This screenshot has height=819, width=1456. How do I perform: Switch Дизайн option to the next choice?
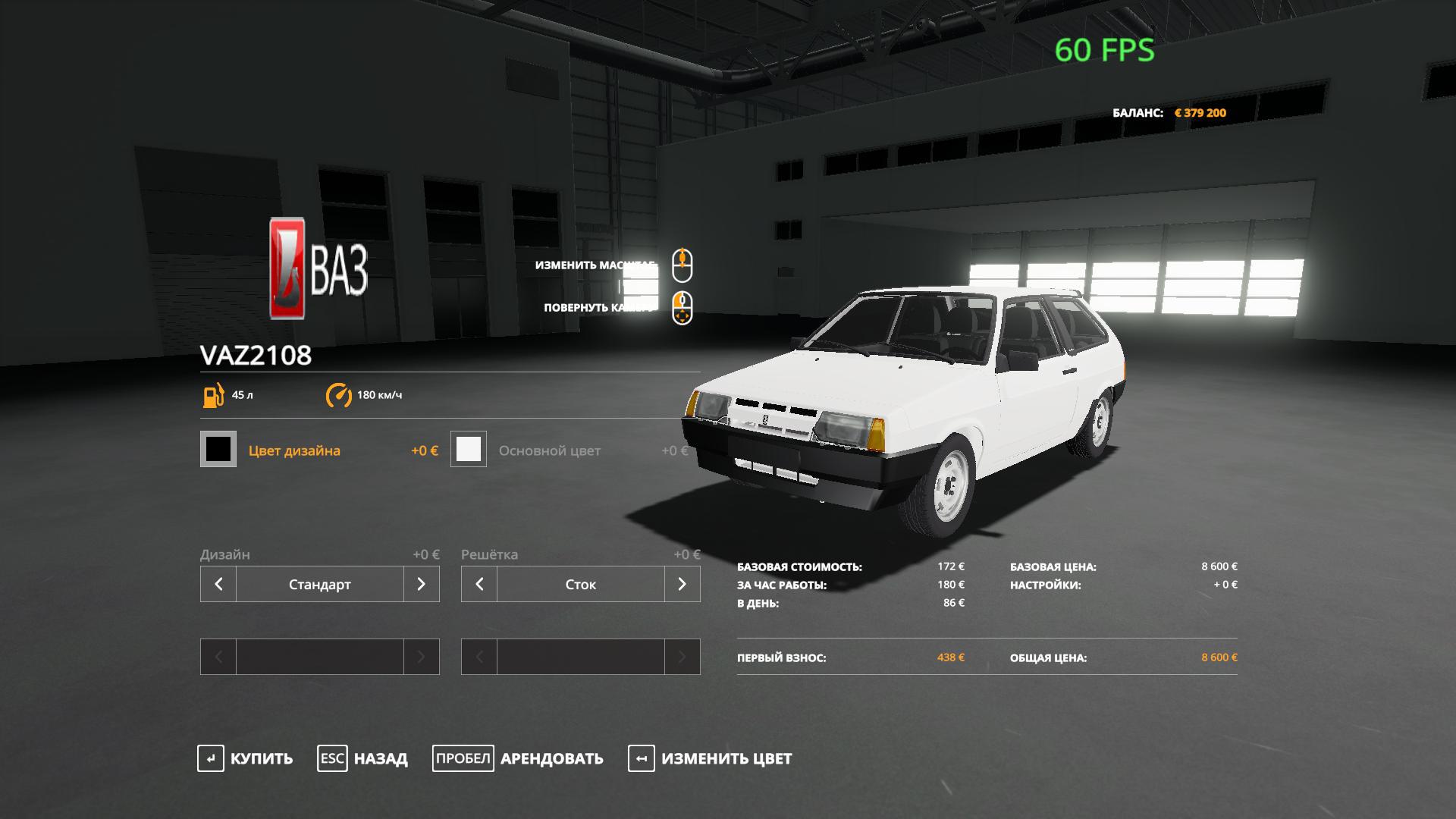point(422,584)
